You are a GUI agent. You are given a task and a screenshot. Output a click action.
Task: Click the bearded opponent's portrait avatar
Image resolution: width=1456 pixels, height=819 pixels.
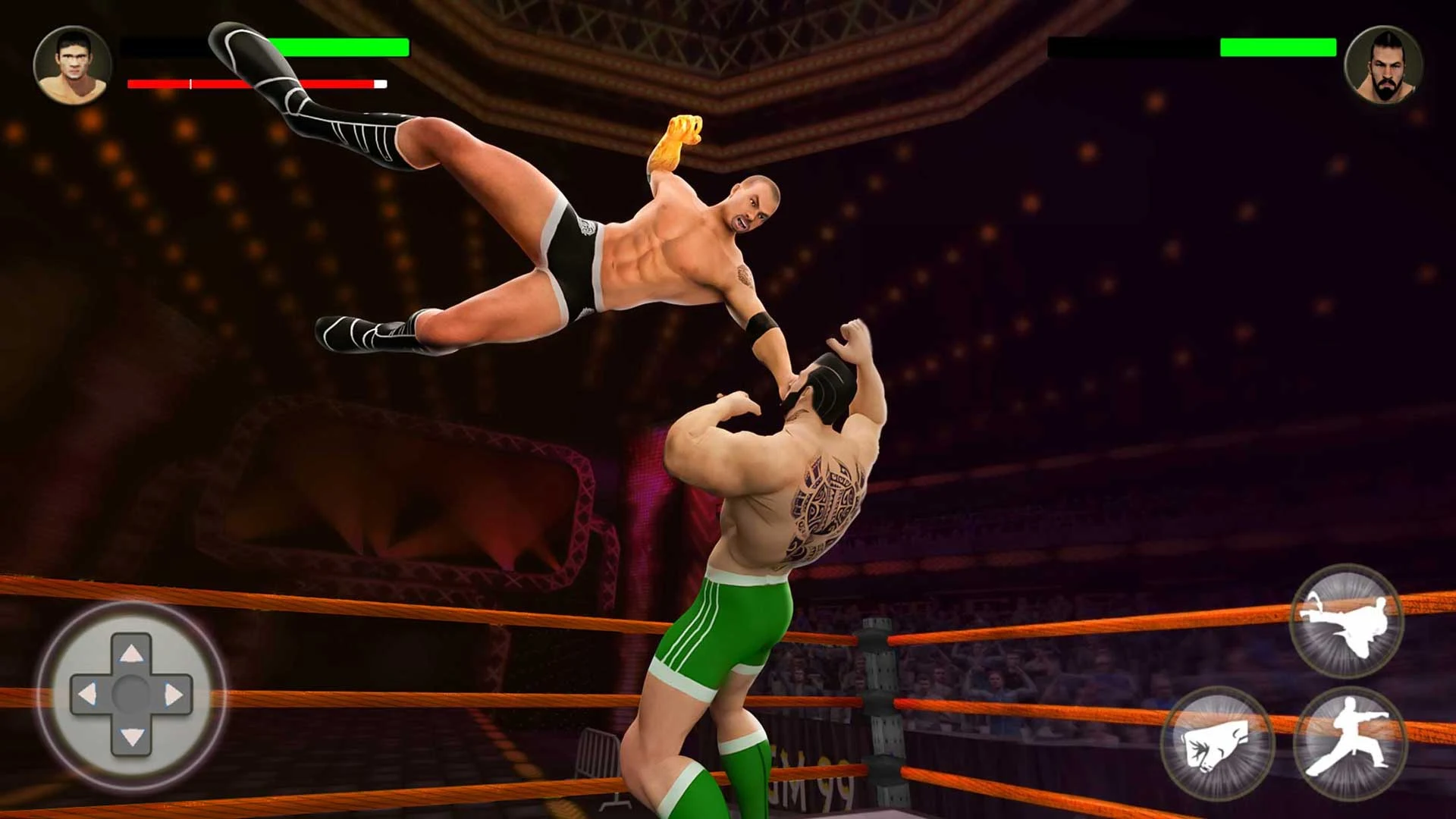(x=1383, y=65)
